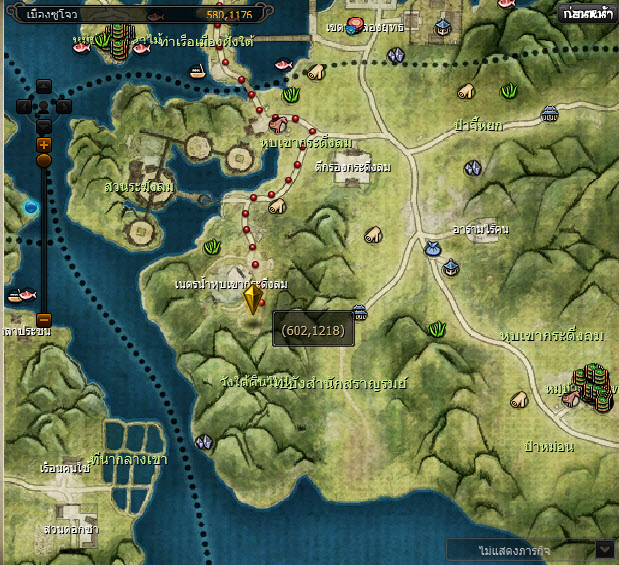Click the building marker above the coordinate tooltip
This screenshot has height=565, width=619.
(x=361, y=313)
